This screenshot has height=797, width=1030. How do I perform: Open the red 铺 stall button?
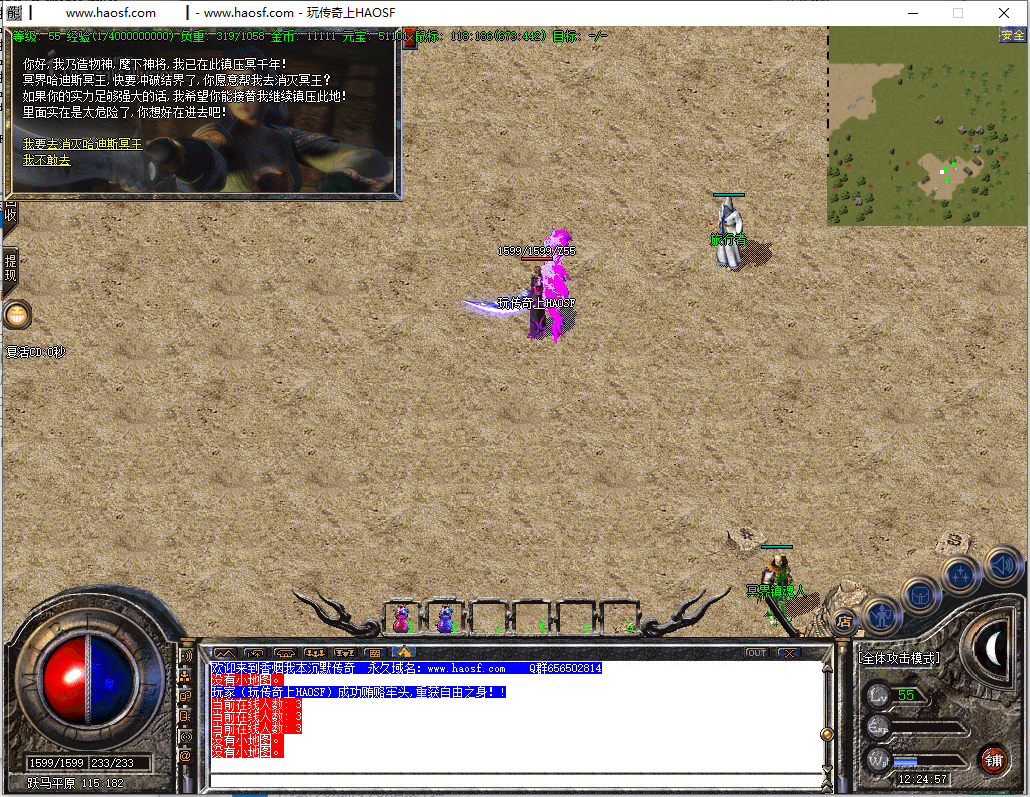(x=993, y=759)
